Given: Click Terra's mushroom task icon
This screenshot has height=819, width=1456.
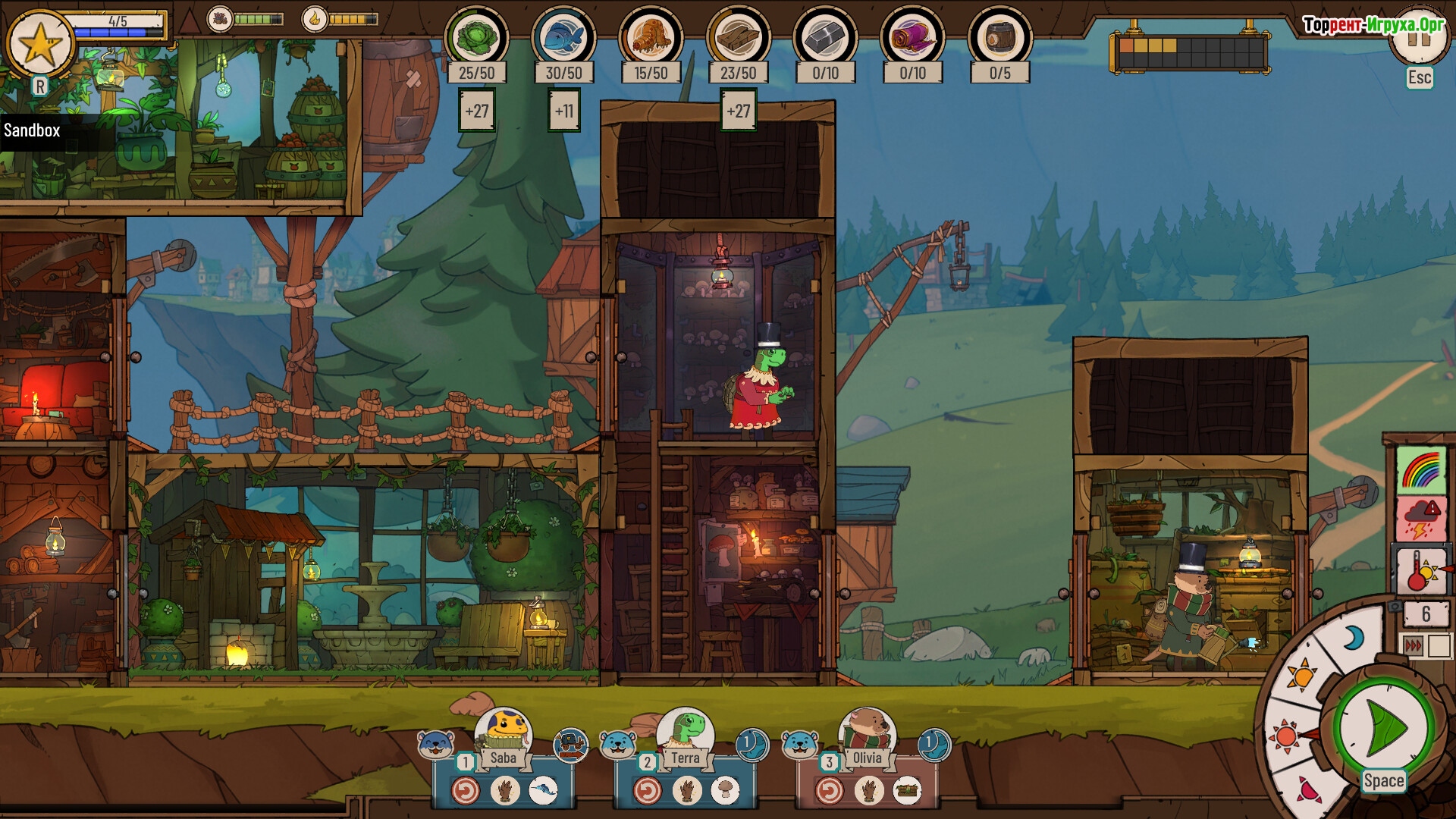Looking at the screenshot, I should click(725, 791).
